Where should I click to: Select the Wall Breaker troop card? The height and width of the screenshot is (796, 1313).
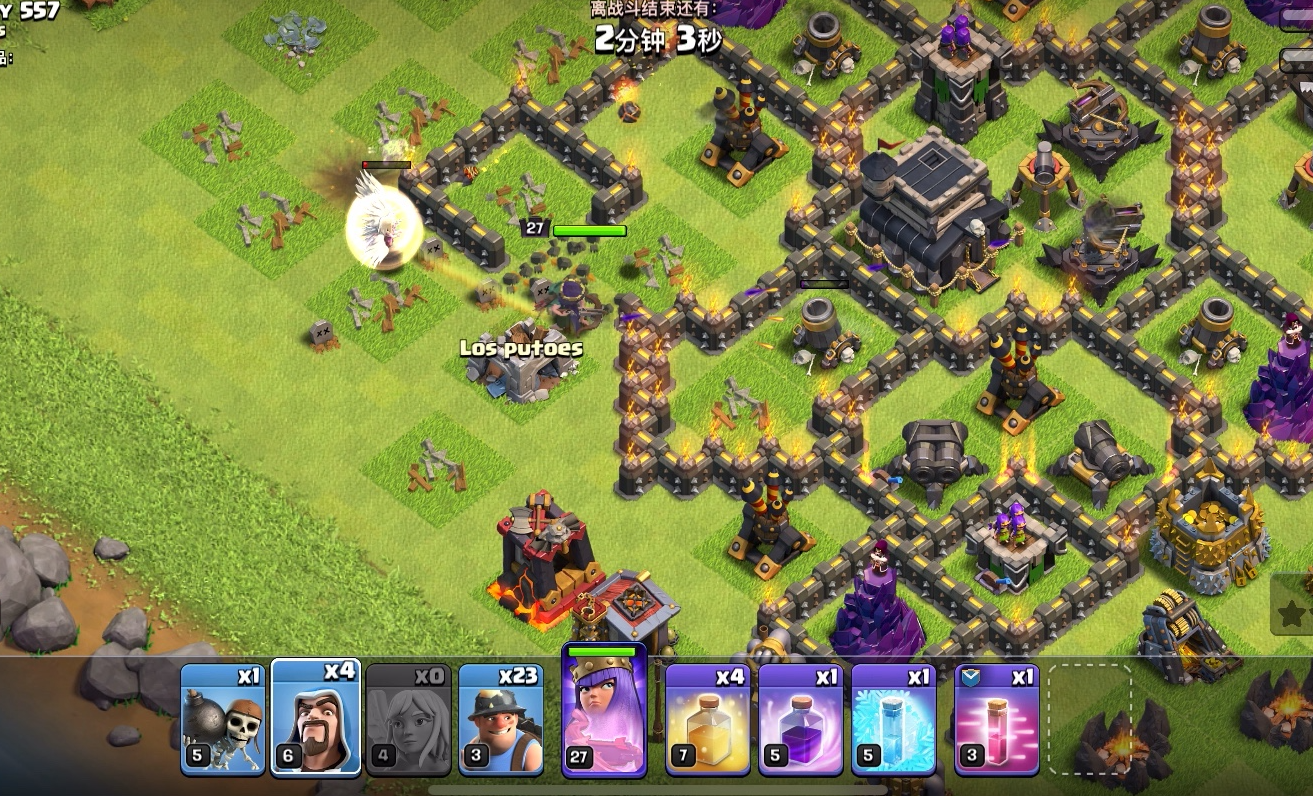(x=222, y=718)
